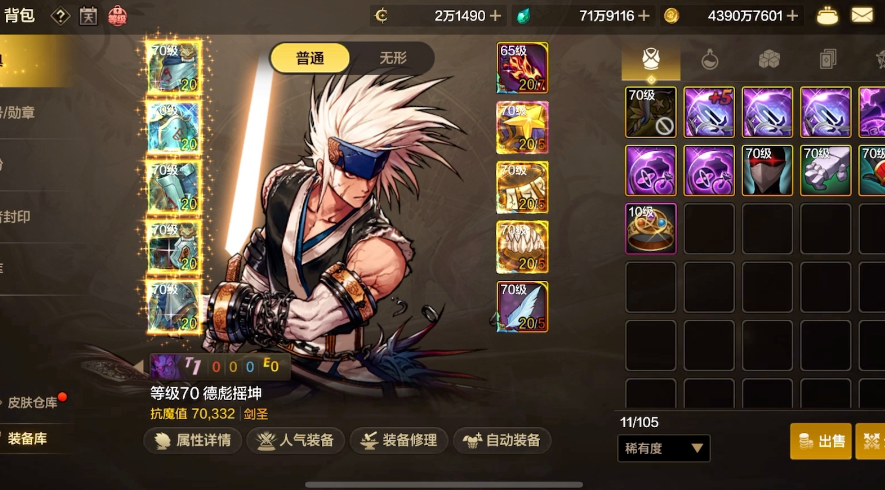Open the 装备库 equipment library
885x490 pixels.
[28, 438]
